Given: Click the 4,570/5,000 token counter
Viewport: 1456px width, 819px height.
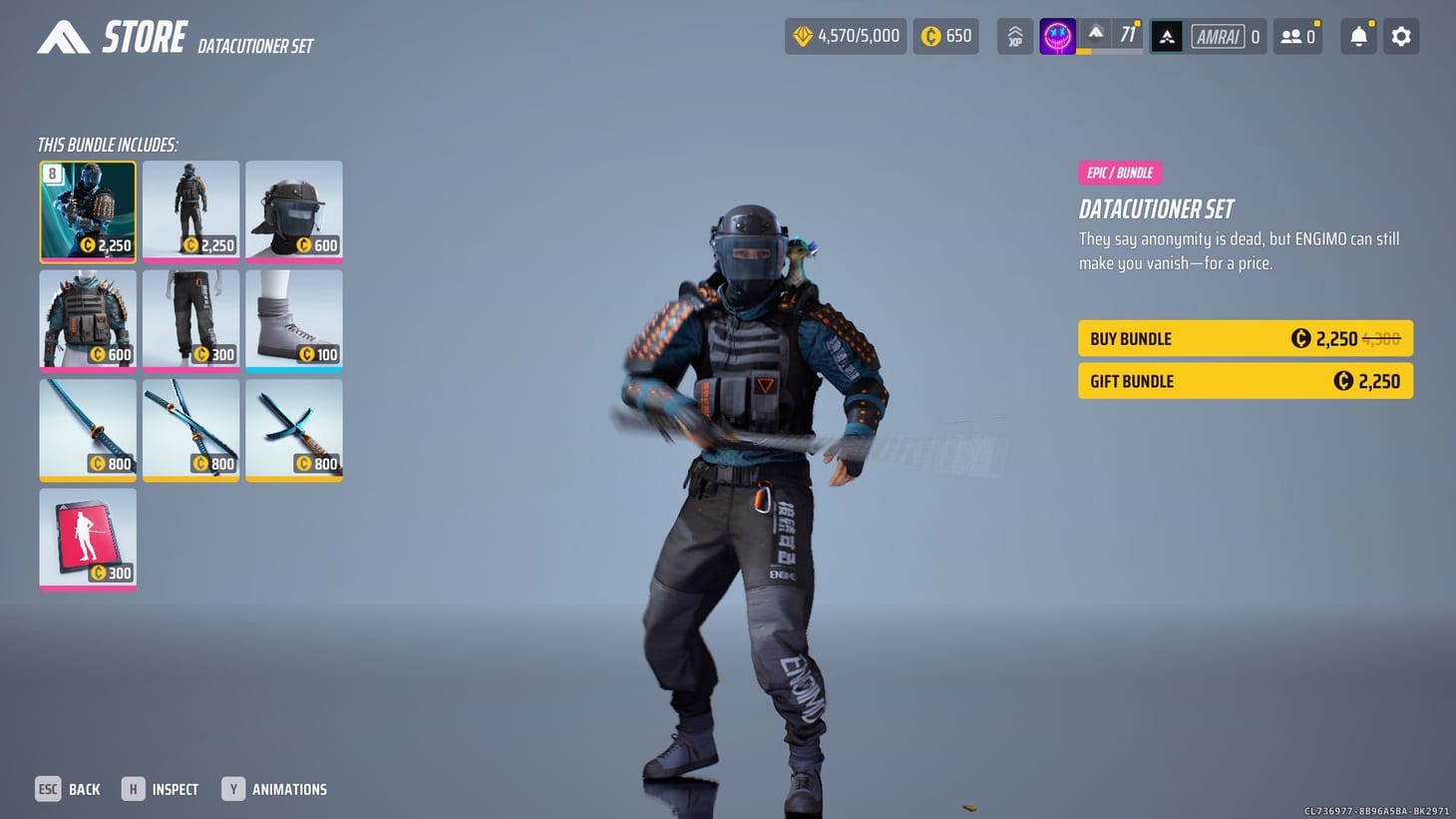Looking at the screenshot, I should coord(846,36).
